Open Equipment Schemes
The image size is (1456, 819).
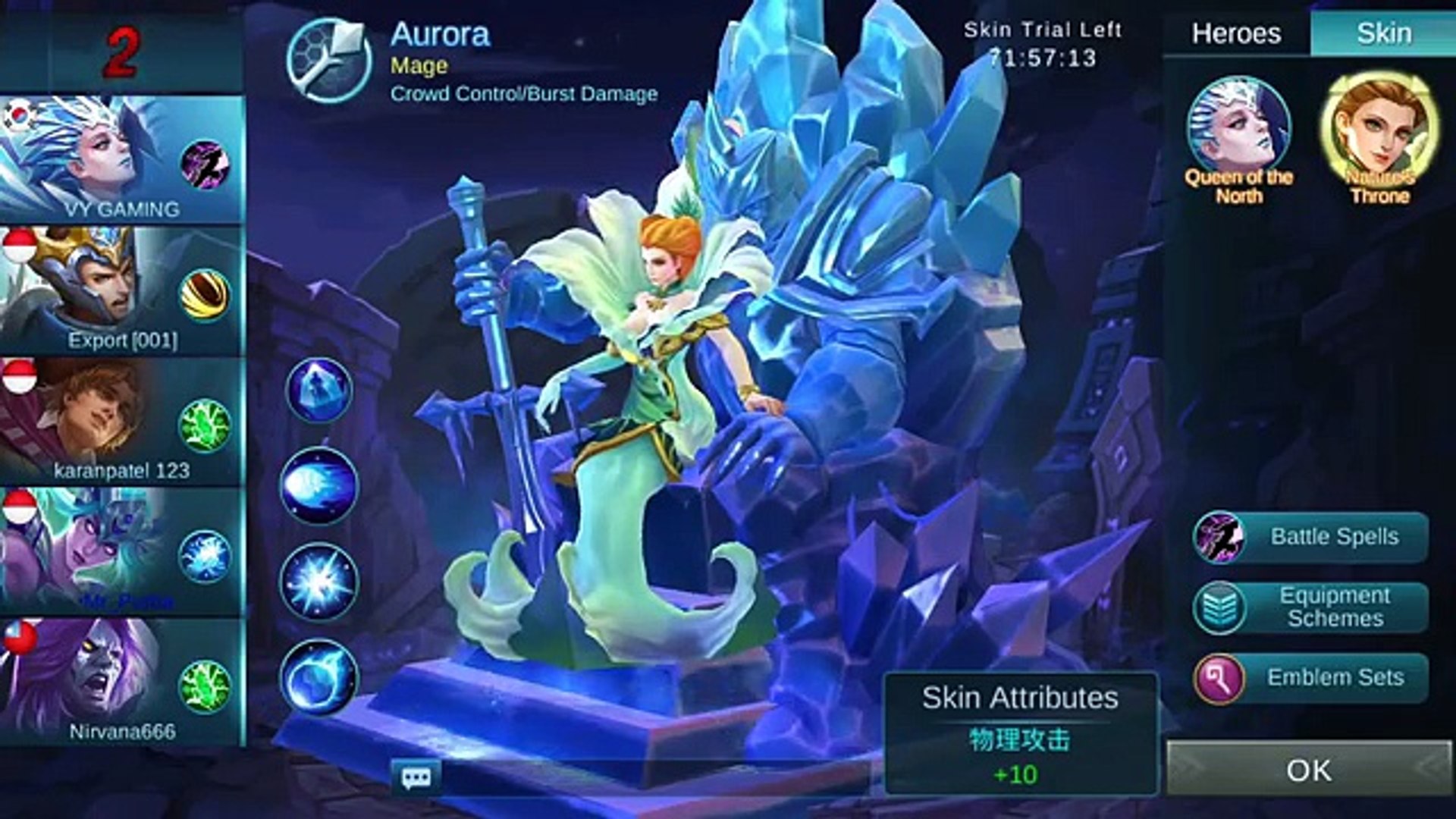point(1310,607)
